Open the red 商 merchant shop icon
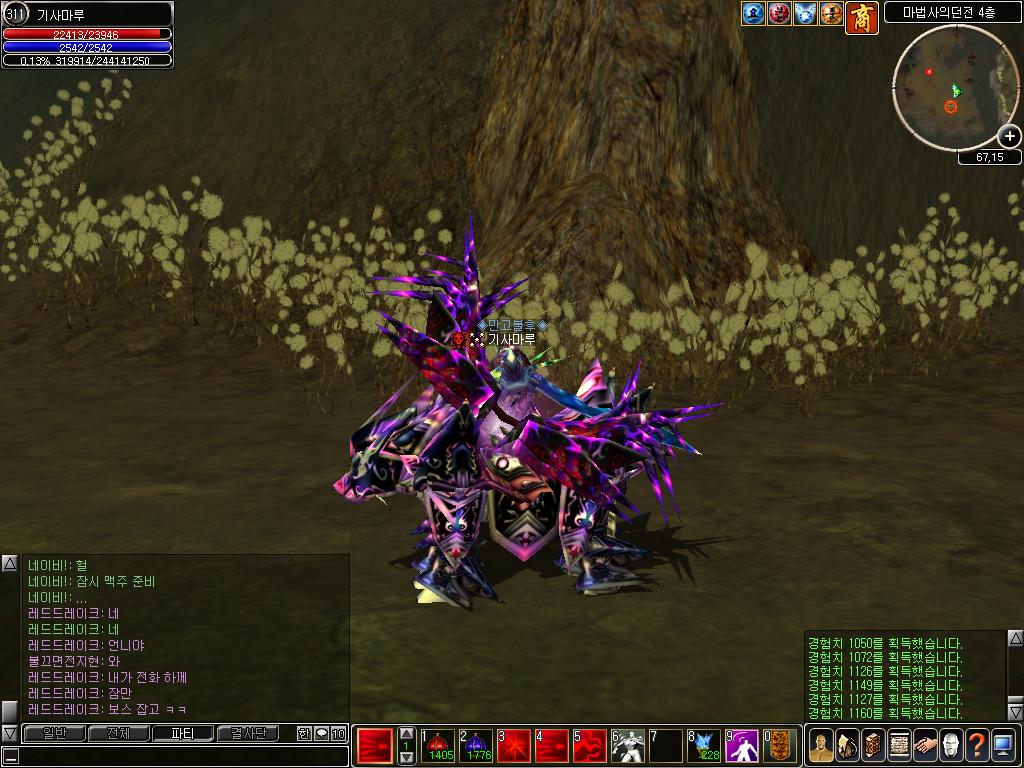Image resolution: width=1024 pixels, height=768 pixels. 862,17
